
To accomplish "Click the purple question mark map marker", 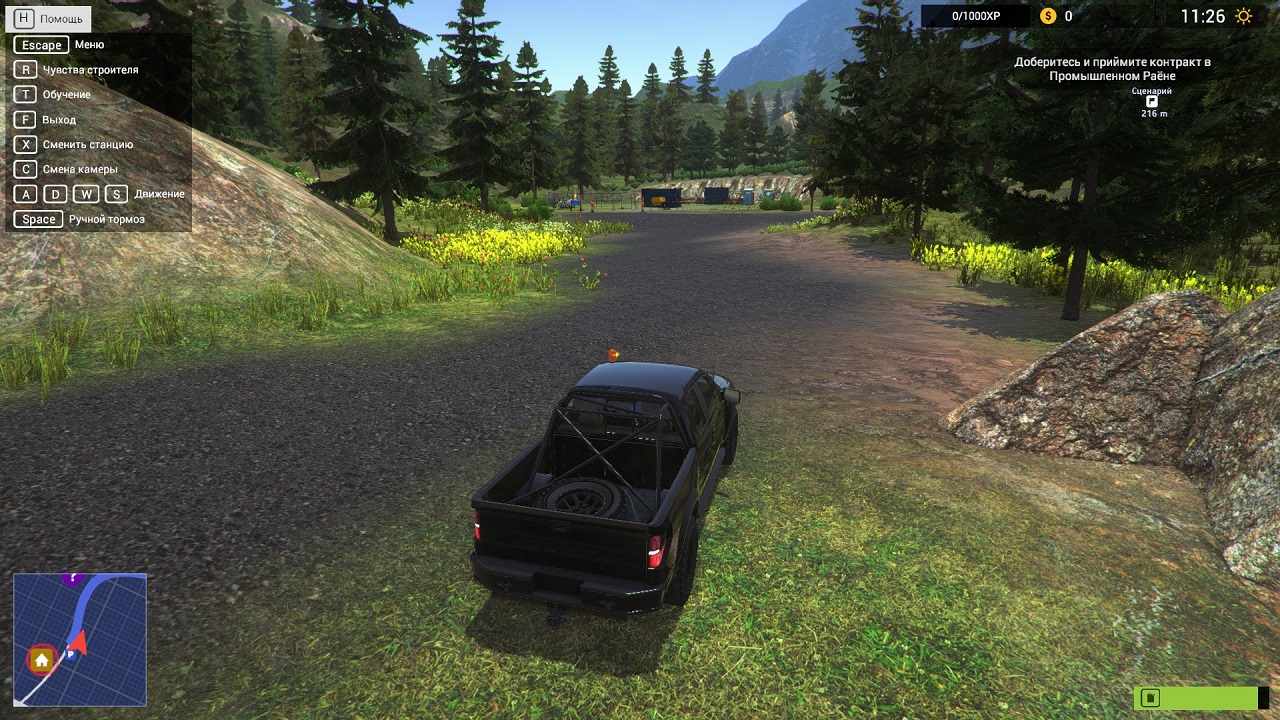I will (70, 578).
